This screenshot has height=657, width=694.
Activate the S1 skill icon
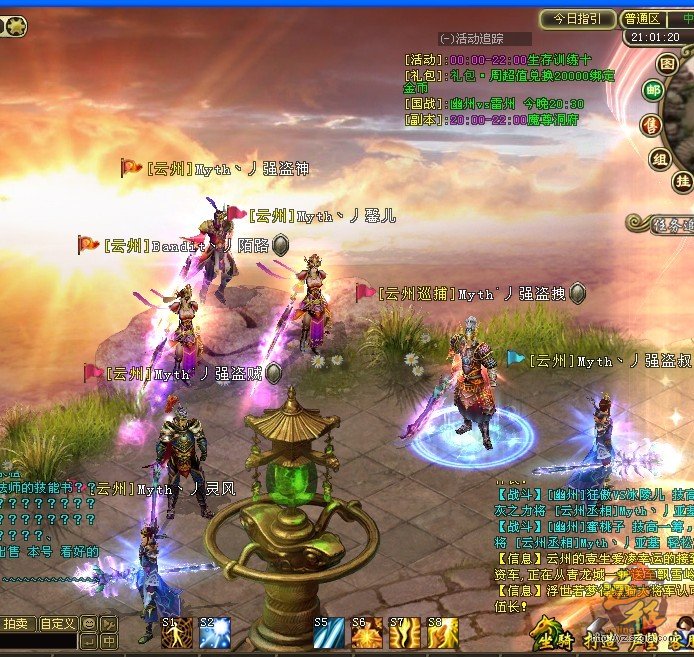click(x=176, y=633)
